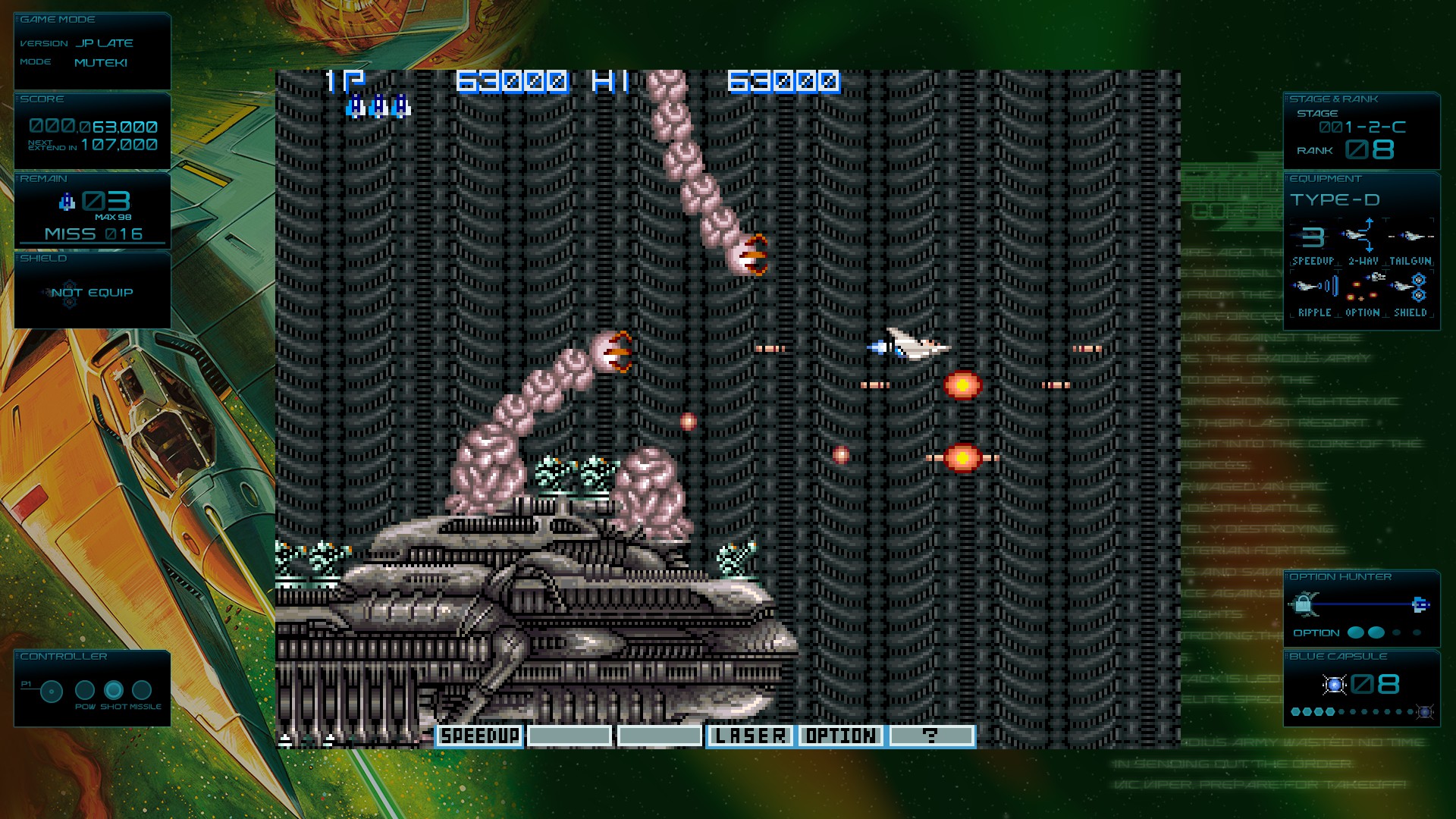Viewport: 1456px width, 819px height.
Task: Click the Option Hunter lock icon
Action: tap(1303, 604)
